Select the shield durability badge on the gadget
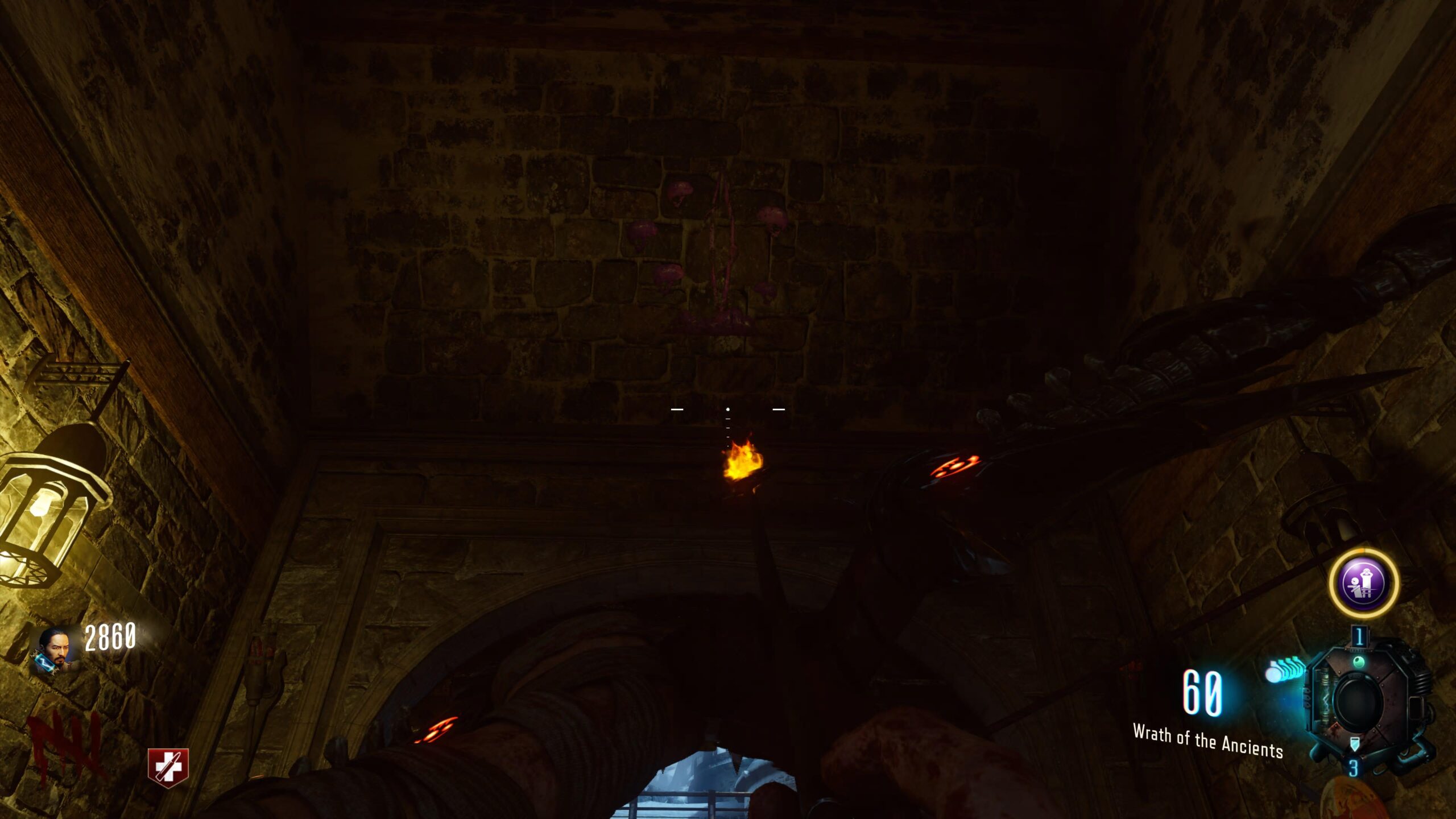1456x819 pixels. (1355, 743)
